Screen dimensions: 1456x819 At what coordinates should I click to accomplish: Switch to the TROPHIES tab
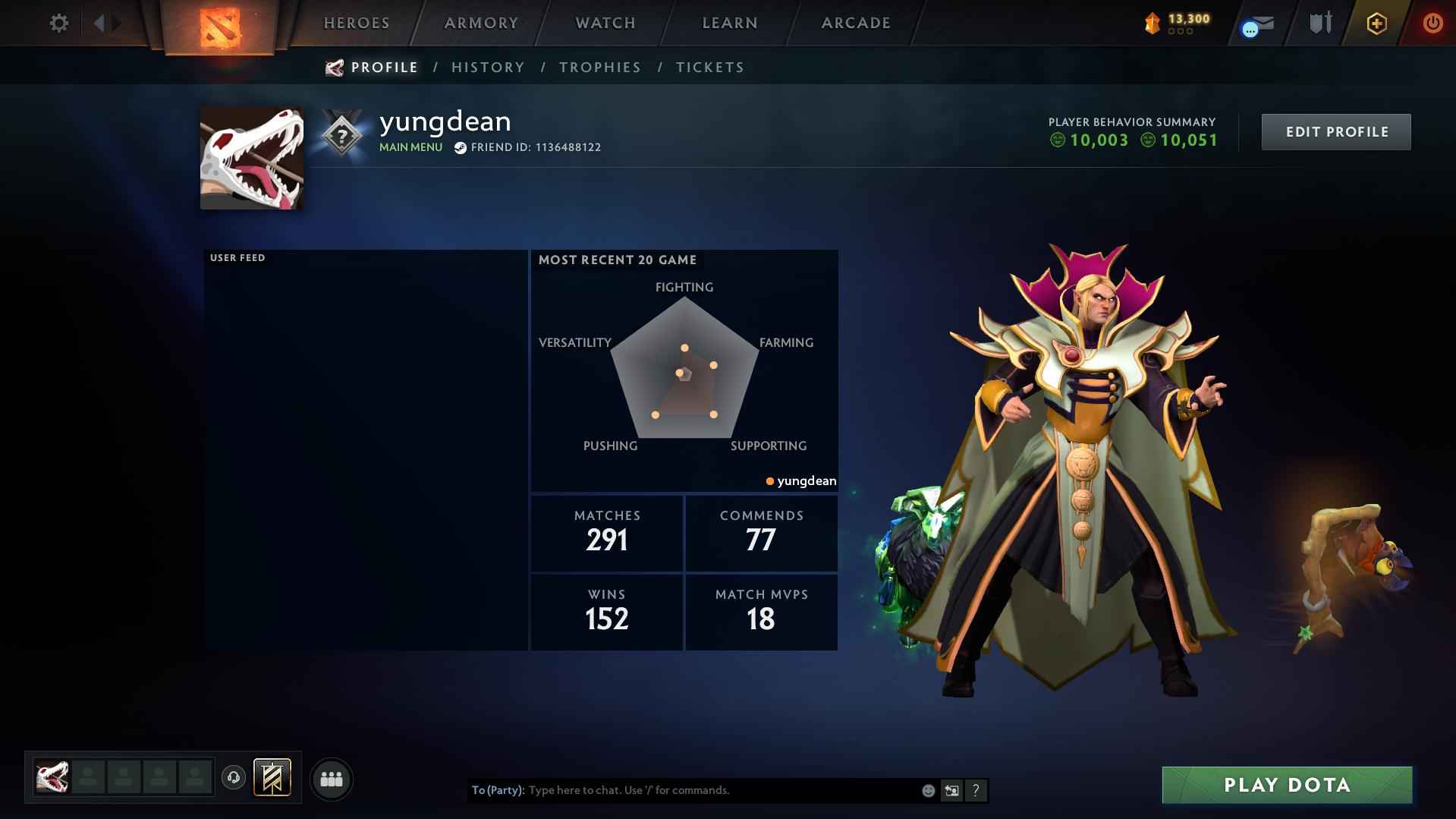click(x=599, y=67)
